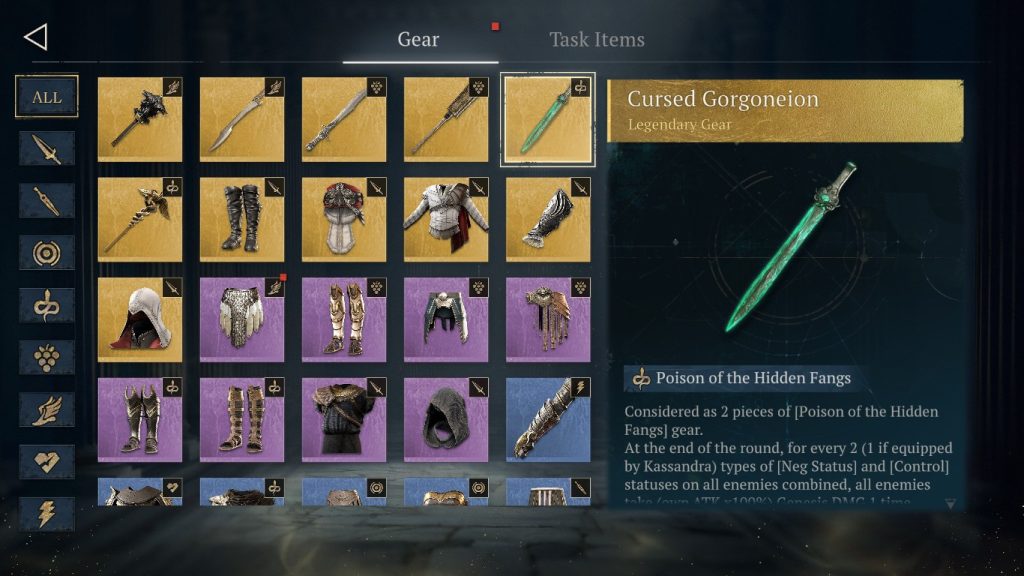Pick the dark gray hood item

coord(446,419)
